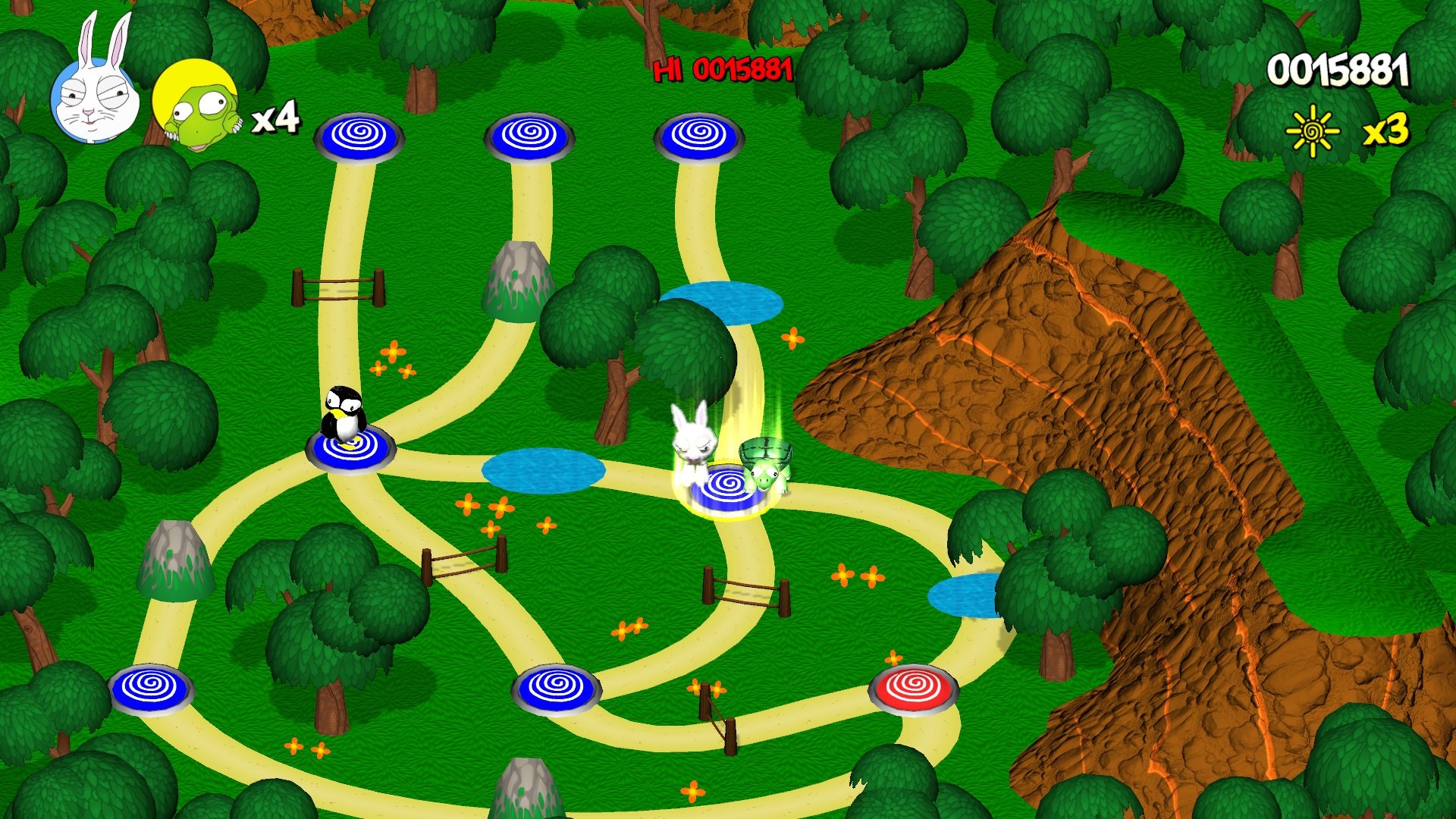This screenshot has width=1456, height=819.
Task: Click the x4 lives counter label
Action: click(x=277, y=118)
